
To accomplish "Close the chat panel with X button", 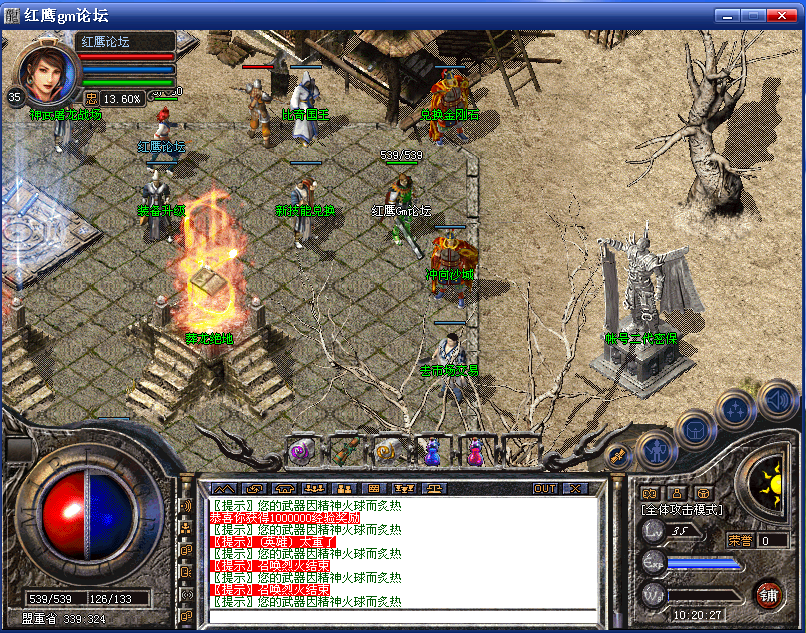I will click(x=575, y=489).
